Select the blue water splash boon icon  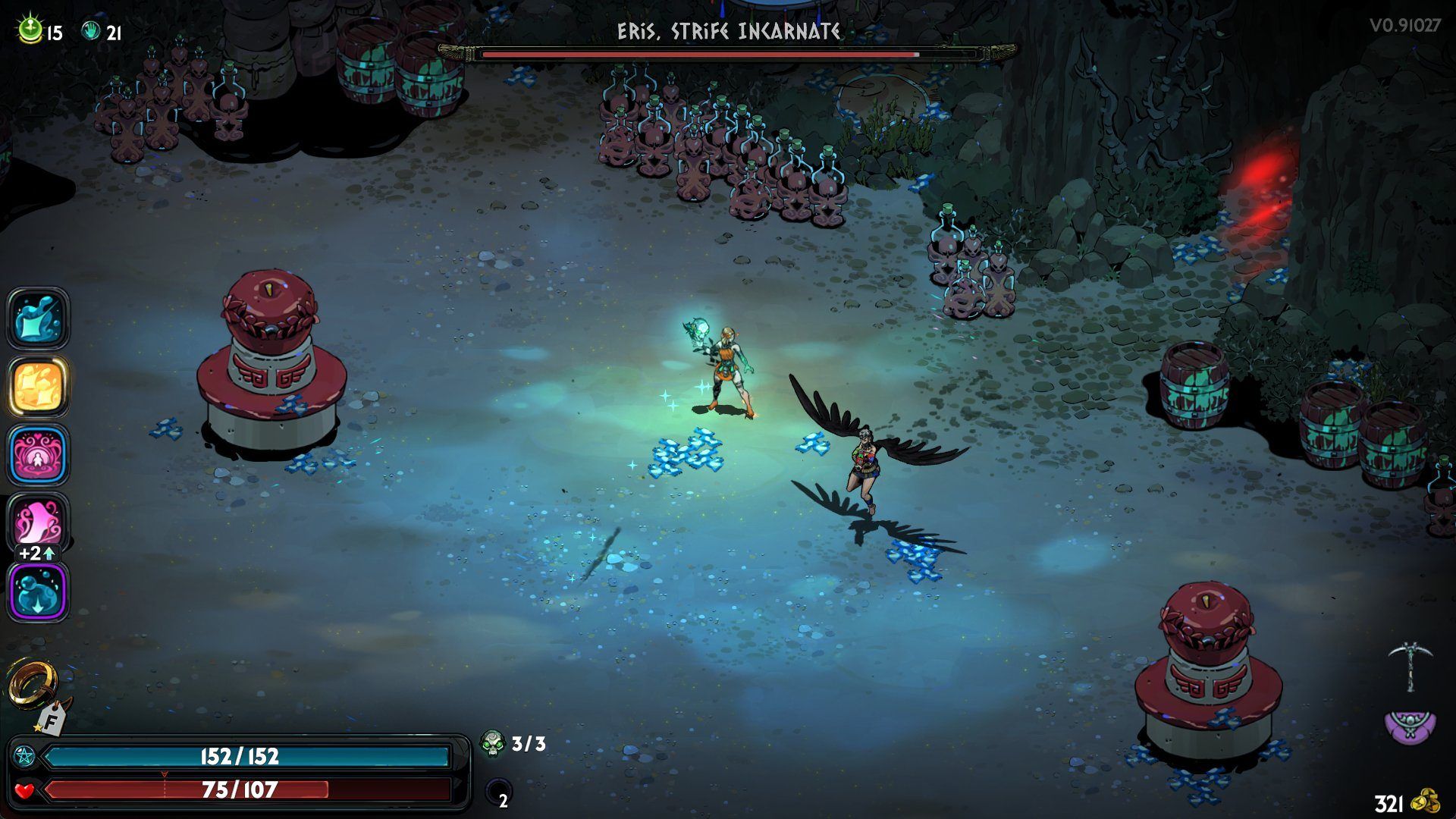(x=38, y=318)
